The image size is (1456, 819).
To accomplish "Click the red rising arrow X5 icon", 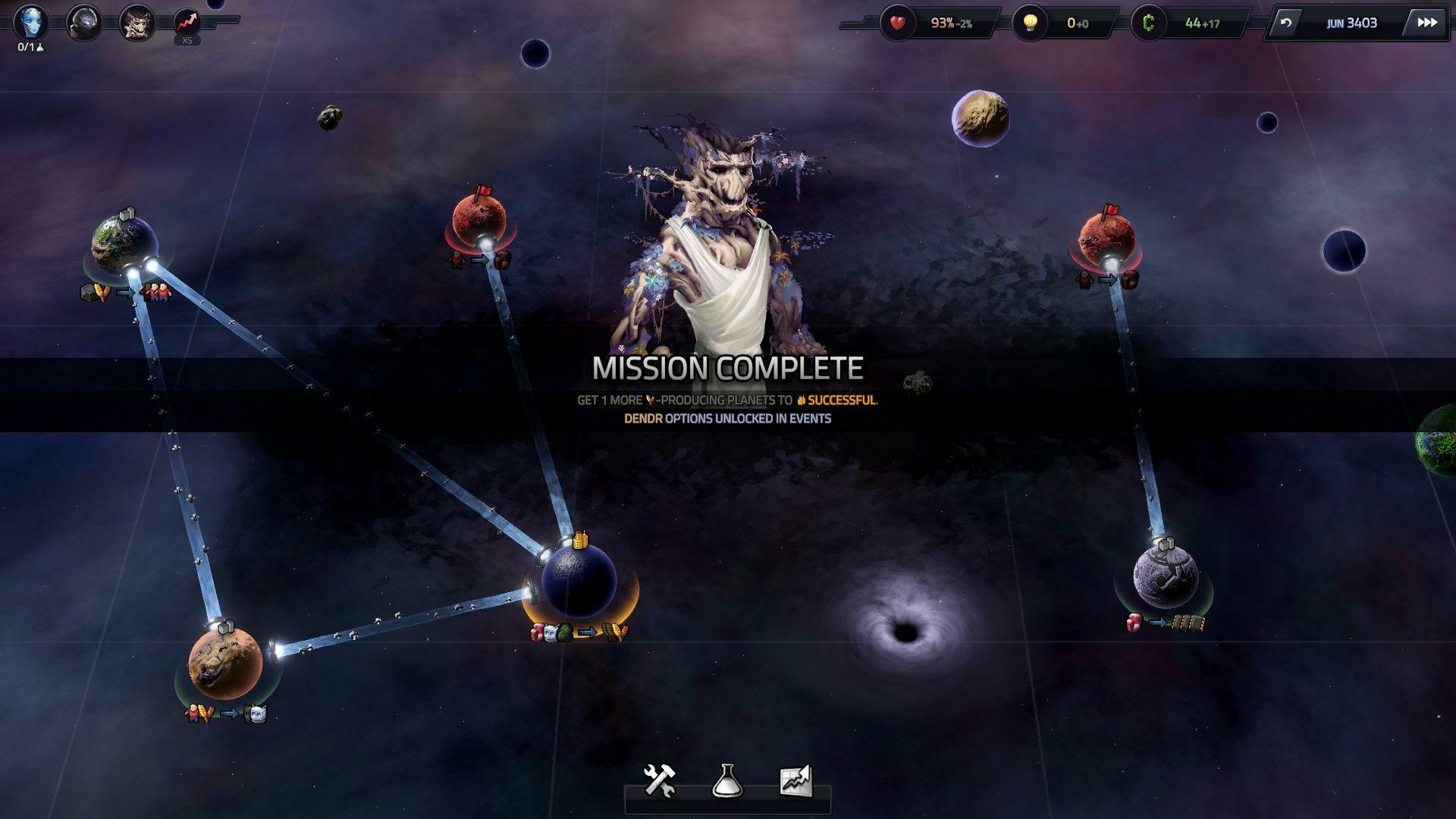I will pos(187,24).
